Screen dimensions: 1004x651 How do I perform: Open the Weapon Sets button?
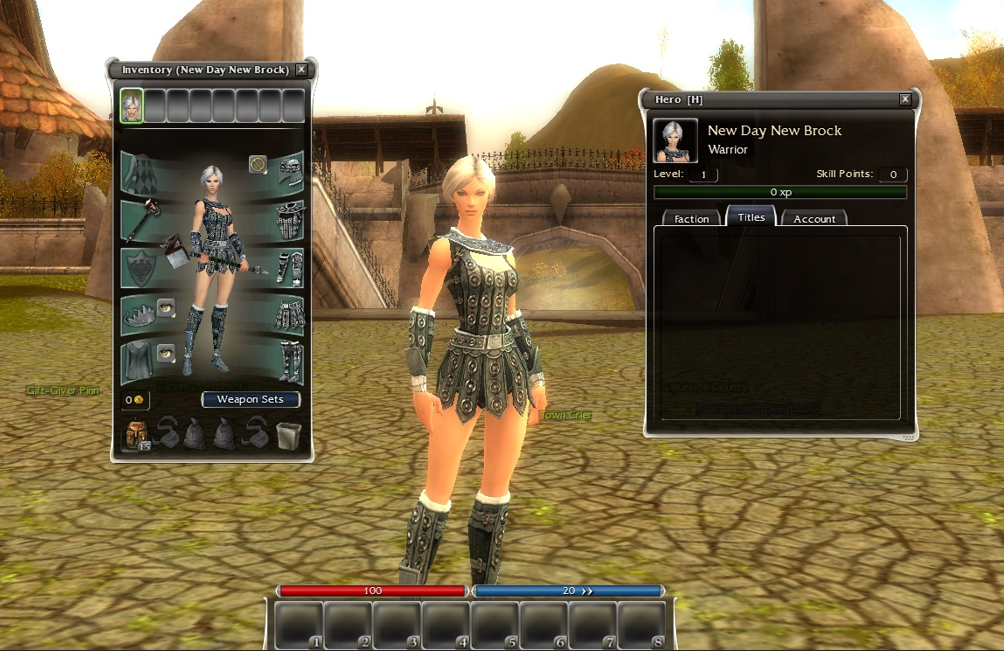[x=250, y=399]
